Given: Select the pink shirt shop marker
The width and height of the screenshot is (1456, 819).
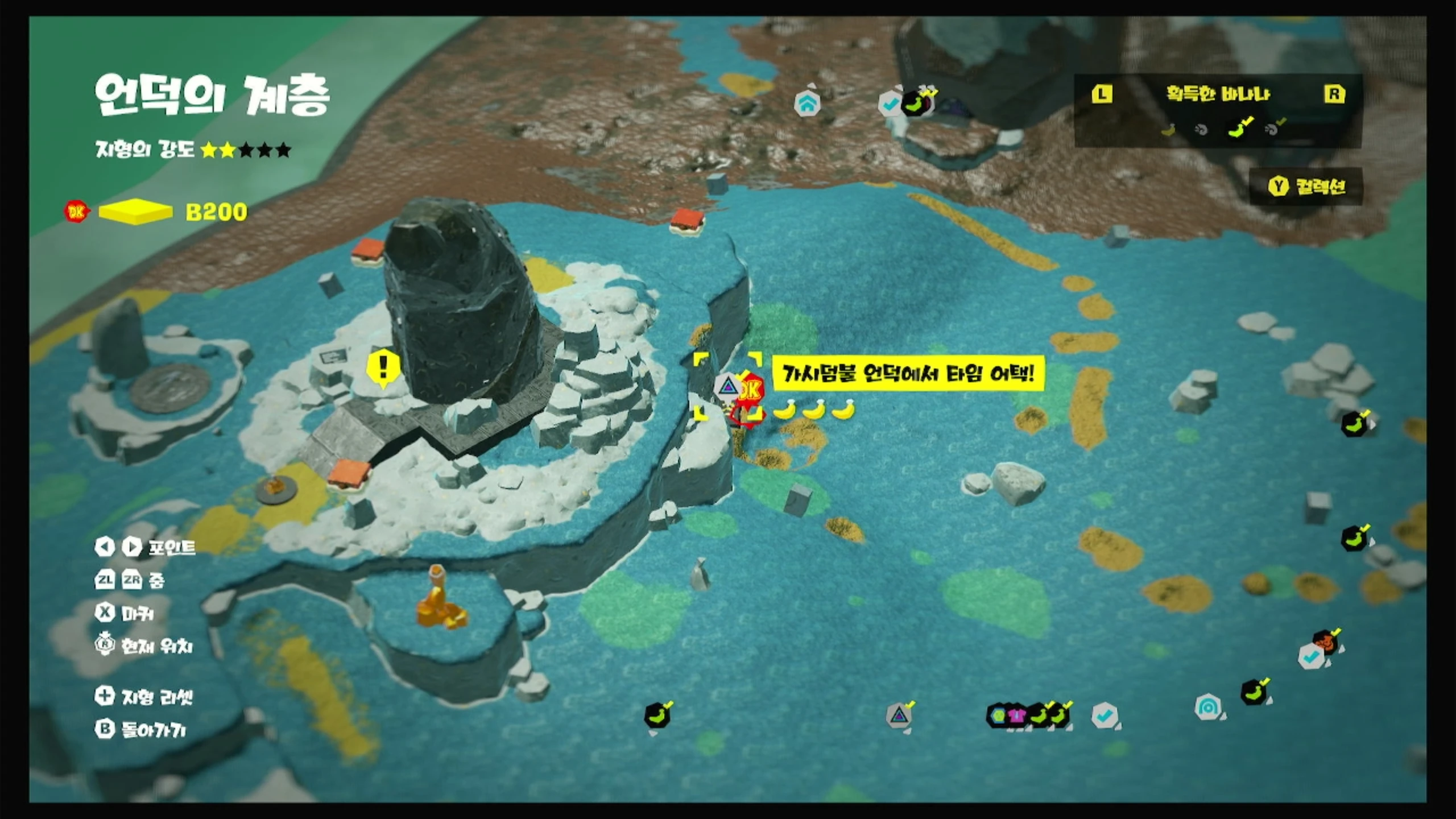Looking at the screenshot, I should (x=1016, y=715).
